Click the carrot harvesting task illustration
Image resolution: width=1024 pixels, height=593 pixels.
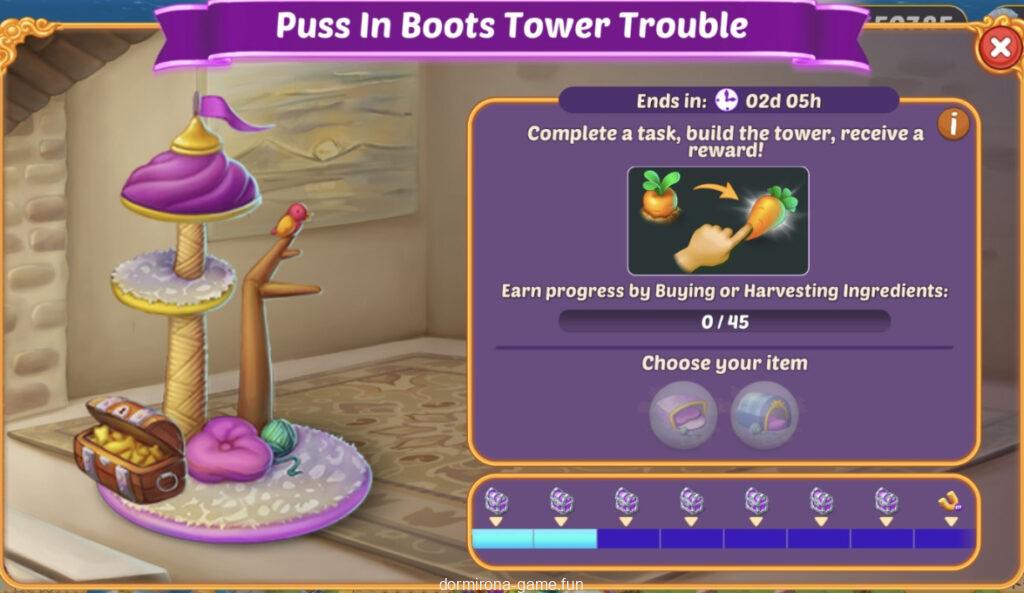[717, 221]
